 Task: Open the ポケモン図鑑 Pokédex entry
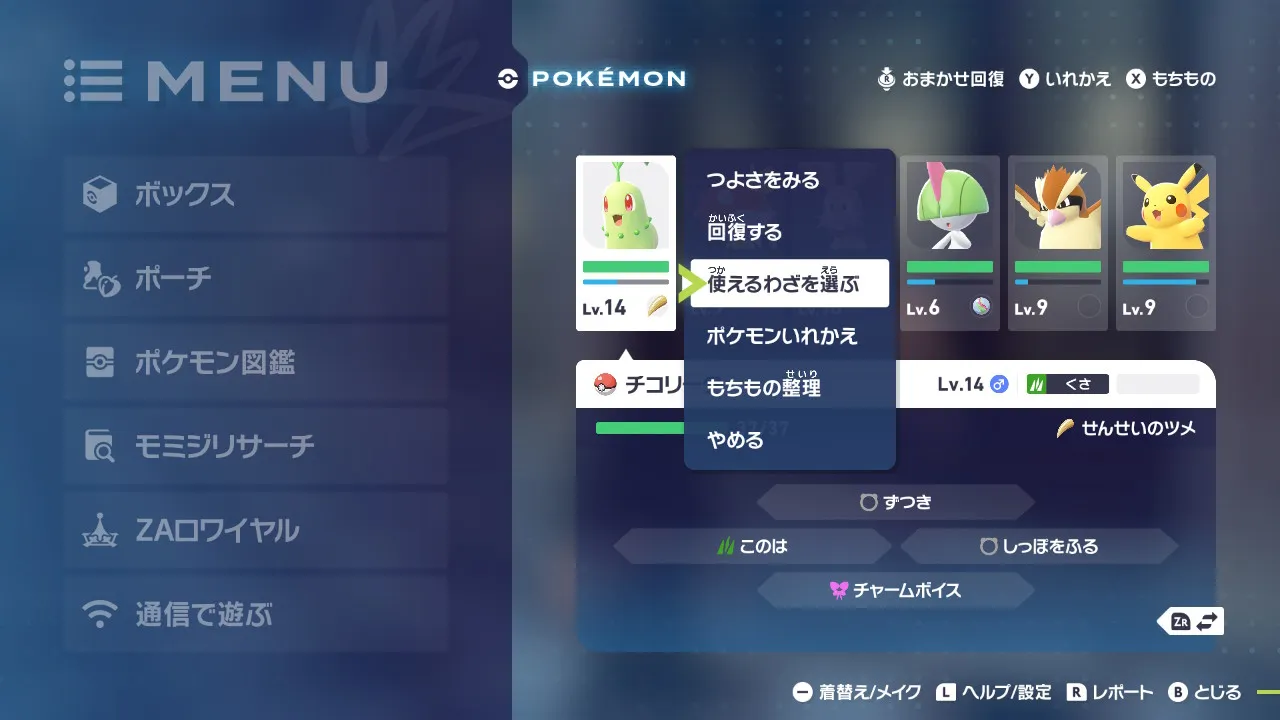(255, 362)
